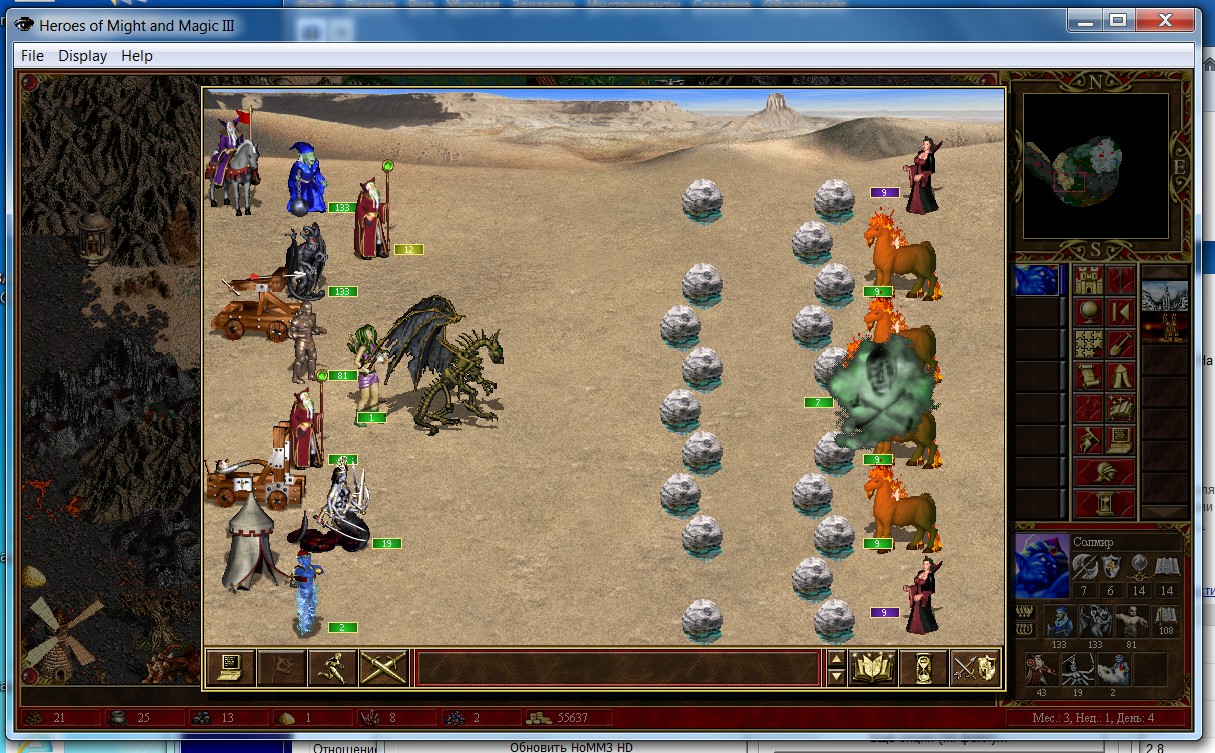
Task: Click Solmir's large hero portrait
Action: click(1039, 565)
